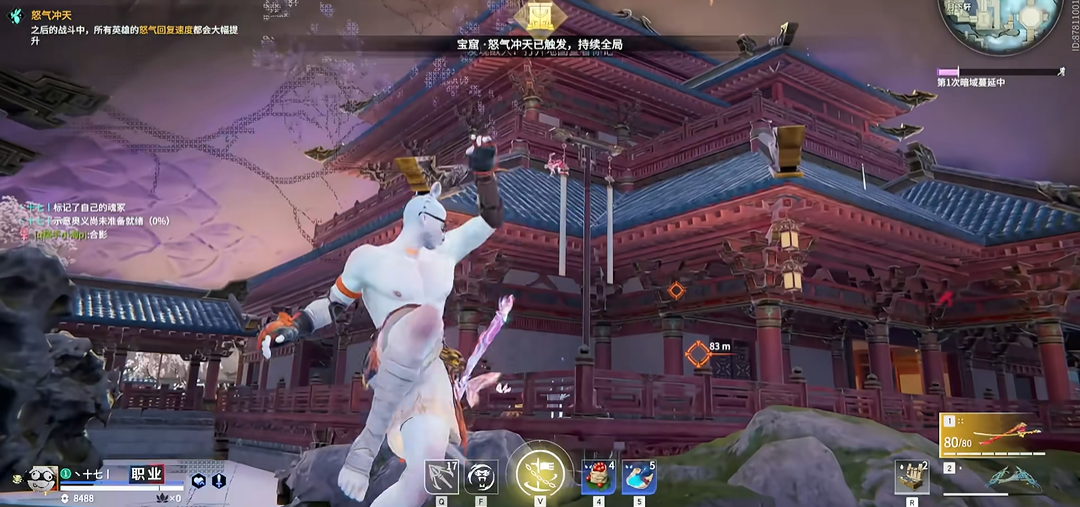The width and height of the screenshot is (1080, 507).
Task: Activate the roaring beast skill icon
Action: click(482, 477)
